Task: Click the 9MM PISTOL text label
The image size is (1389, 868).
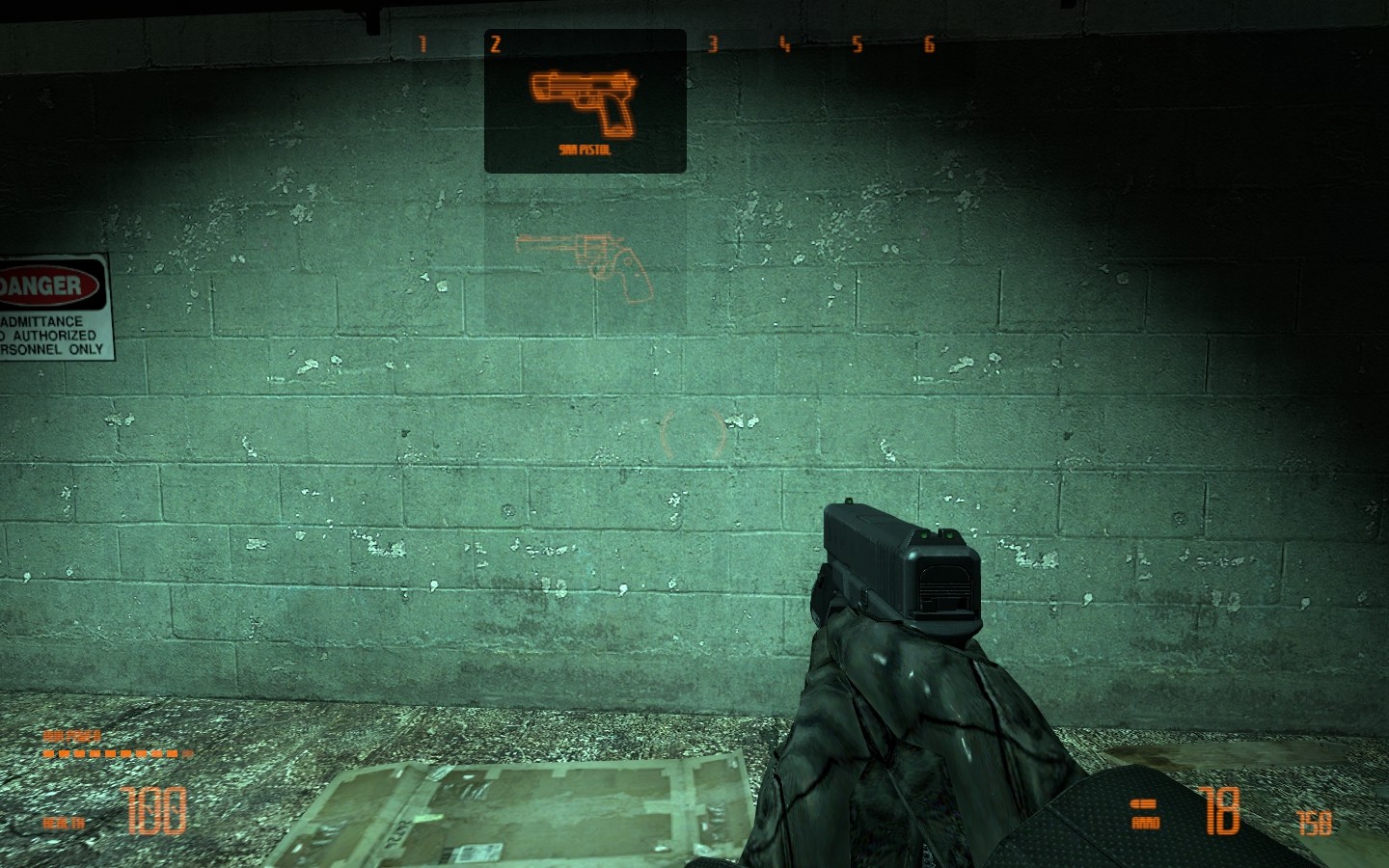Action: coord(584,150)
